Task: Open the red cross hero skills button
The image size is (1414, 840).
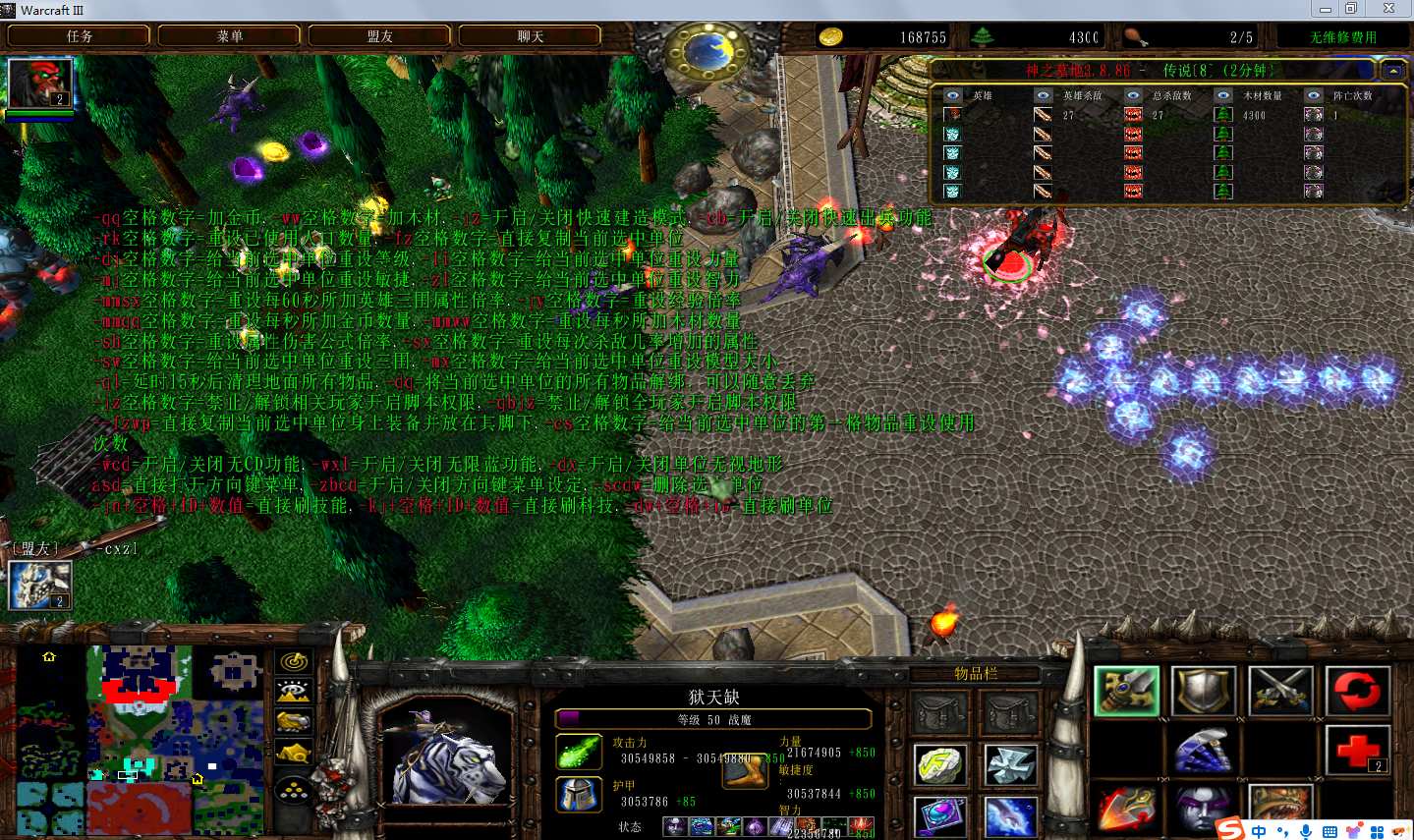Action: 1357,752
